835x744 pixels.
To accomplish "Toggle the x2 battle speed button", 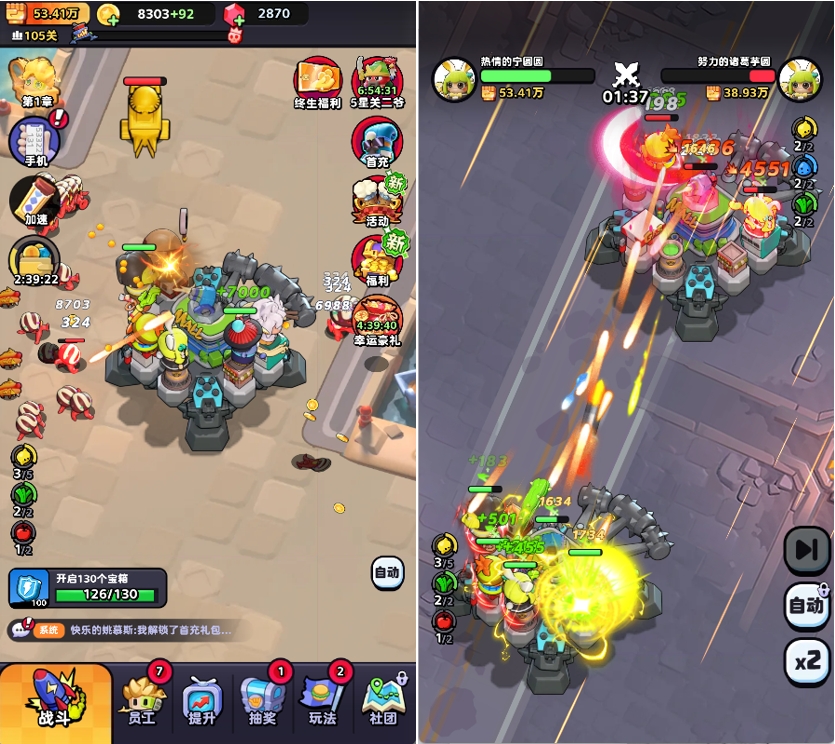I will 806,660.
